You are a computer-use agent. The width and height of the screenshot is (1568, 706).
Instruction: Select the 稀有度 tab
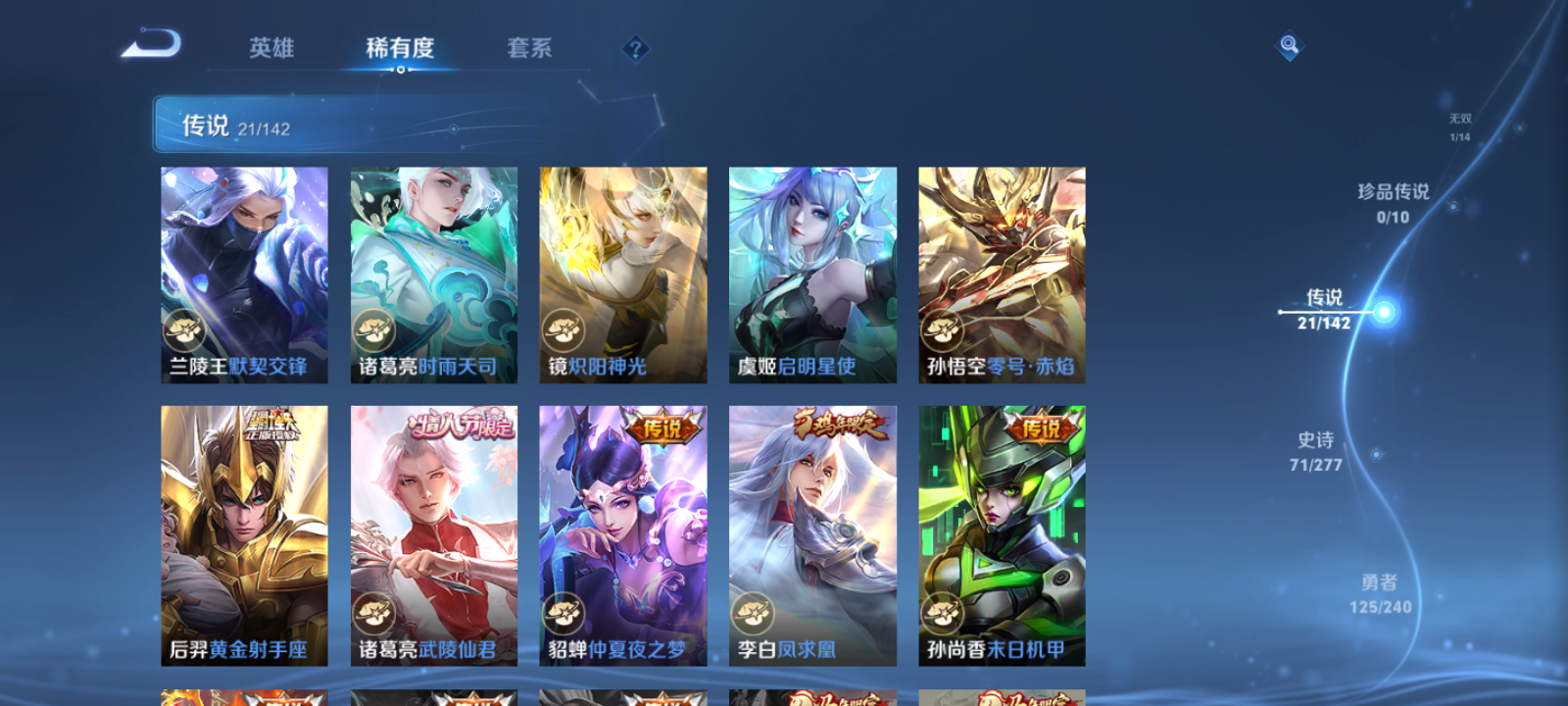click(x=398, y=46)
